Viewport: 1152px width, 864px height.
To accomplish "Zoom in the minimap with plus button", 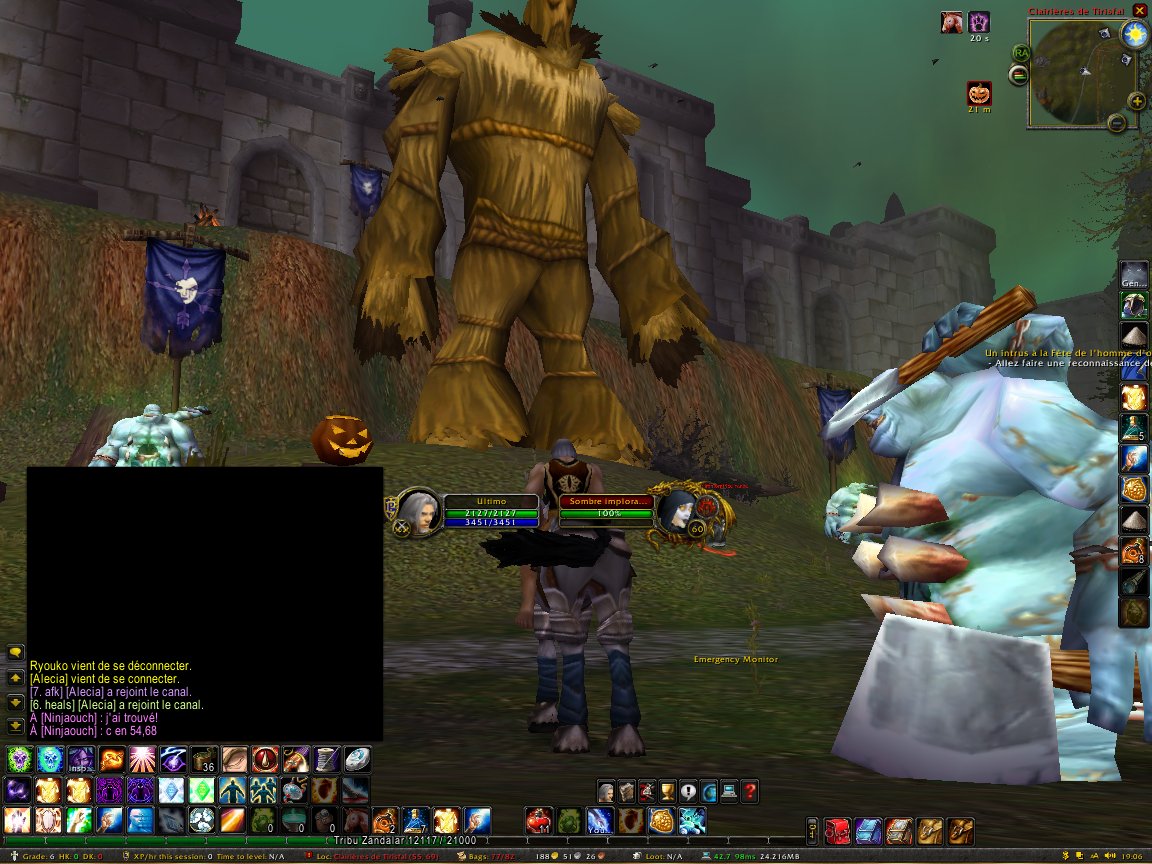I will tap(1137, 101).
